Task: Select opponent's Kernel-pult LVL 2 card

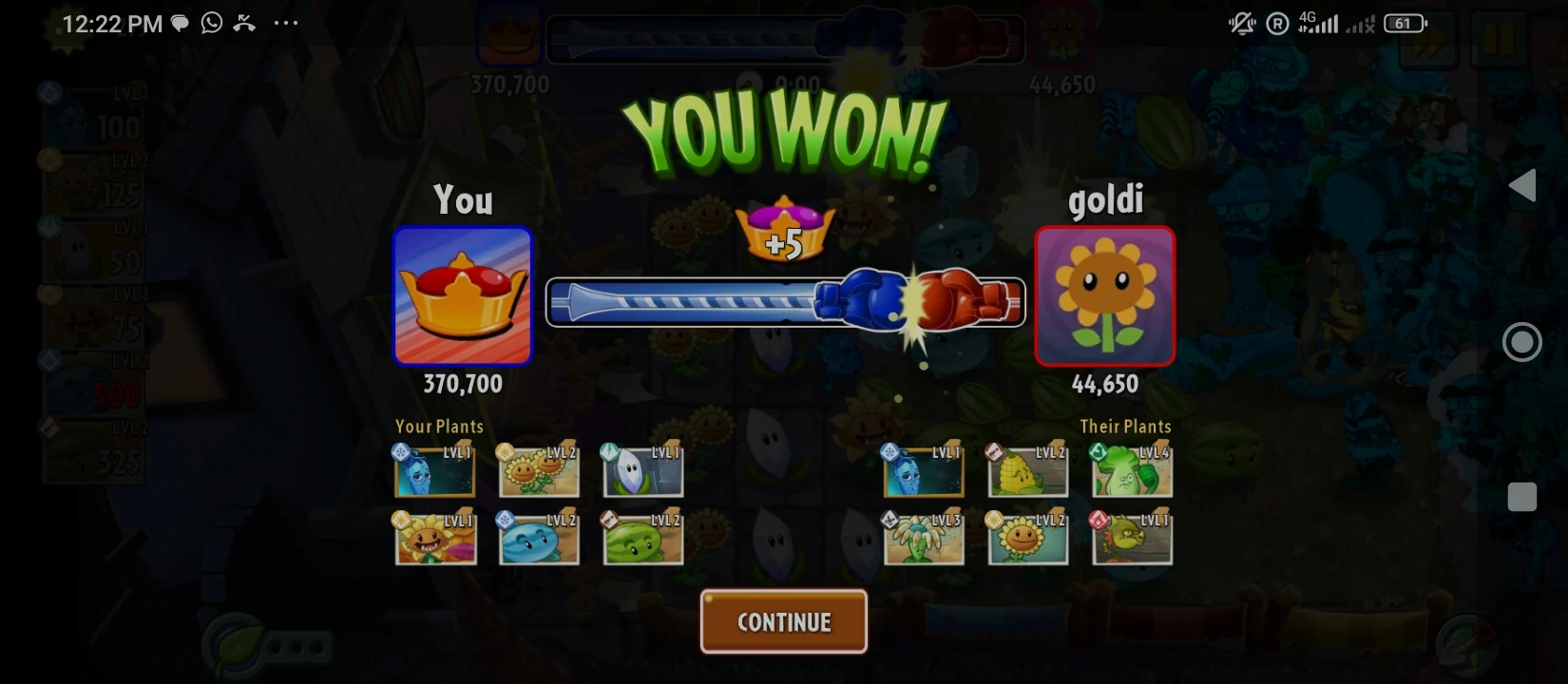Action: 1027,470
